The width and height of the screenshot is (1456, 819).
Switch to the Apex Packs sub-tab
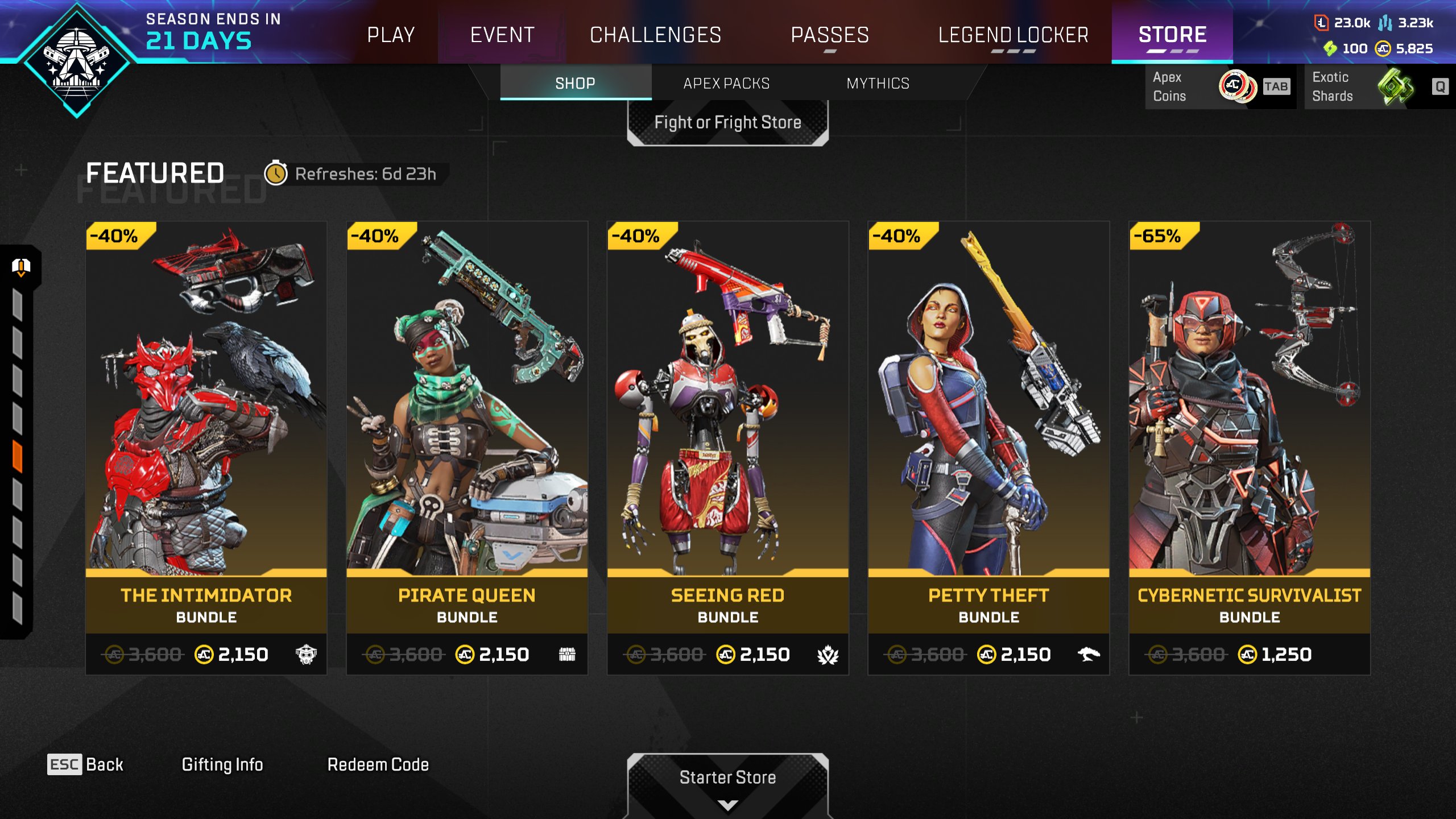[x=726, y=84]
